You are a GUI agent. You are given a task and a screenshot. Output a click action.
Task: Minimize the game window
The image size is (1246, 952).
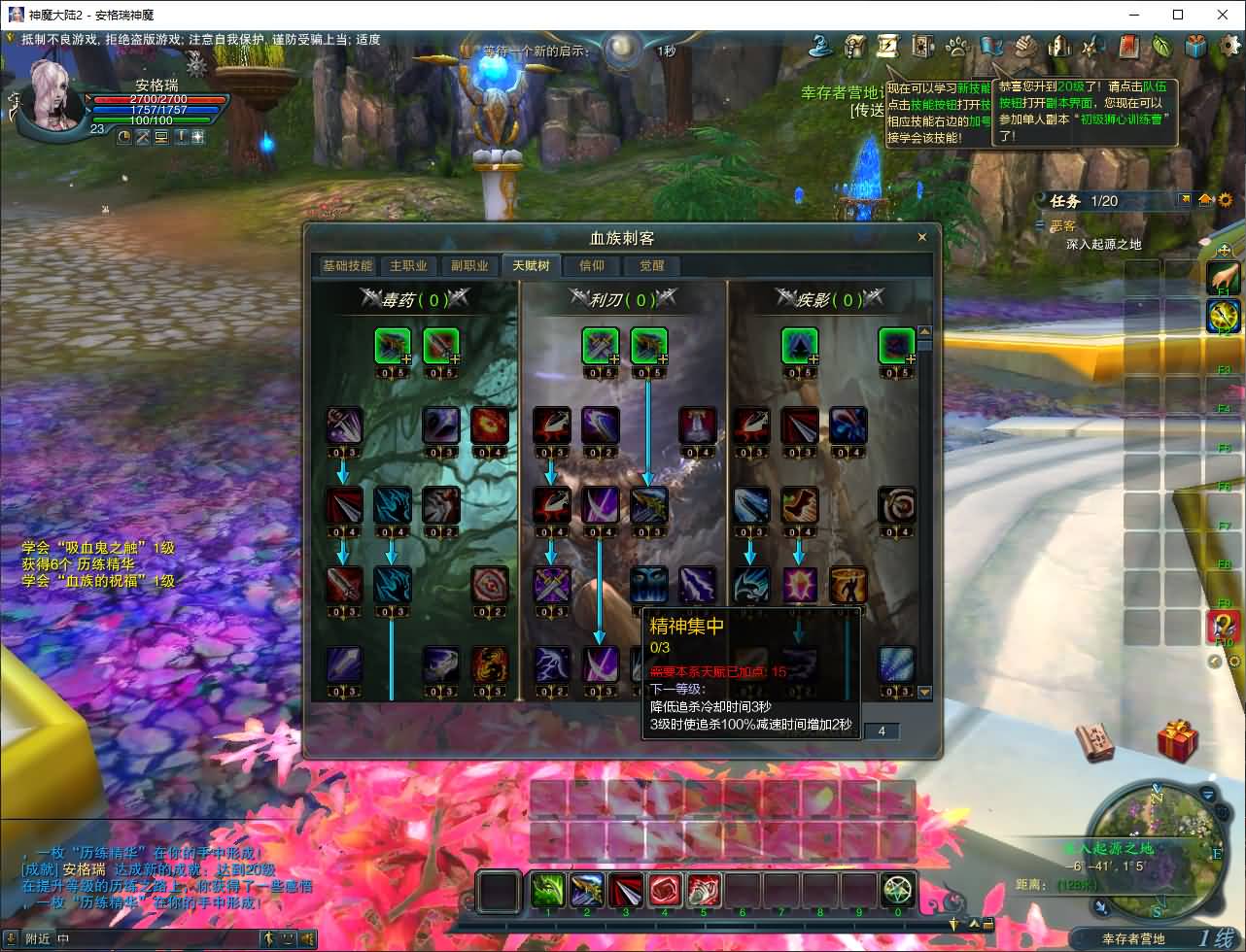coord(1135,15)
